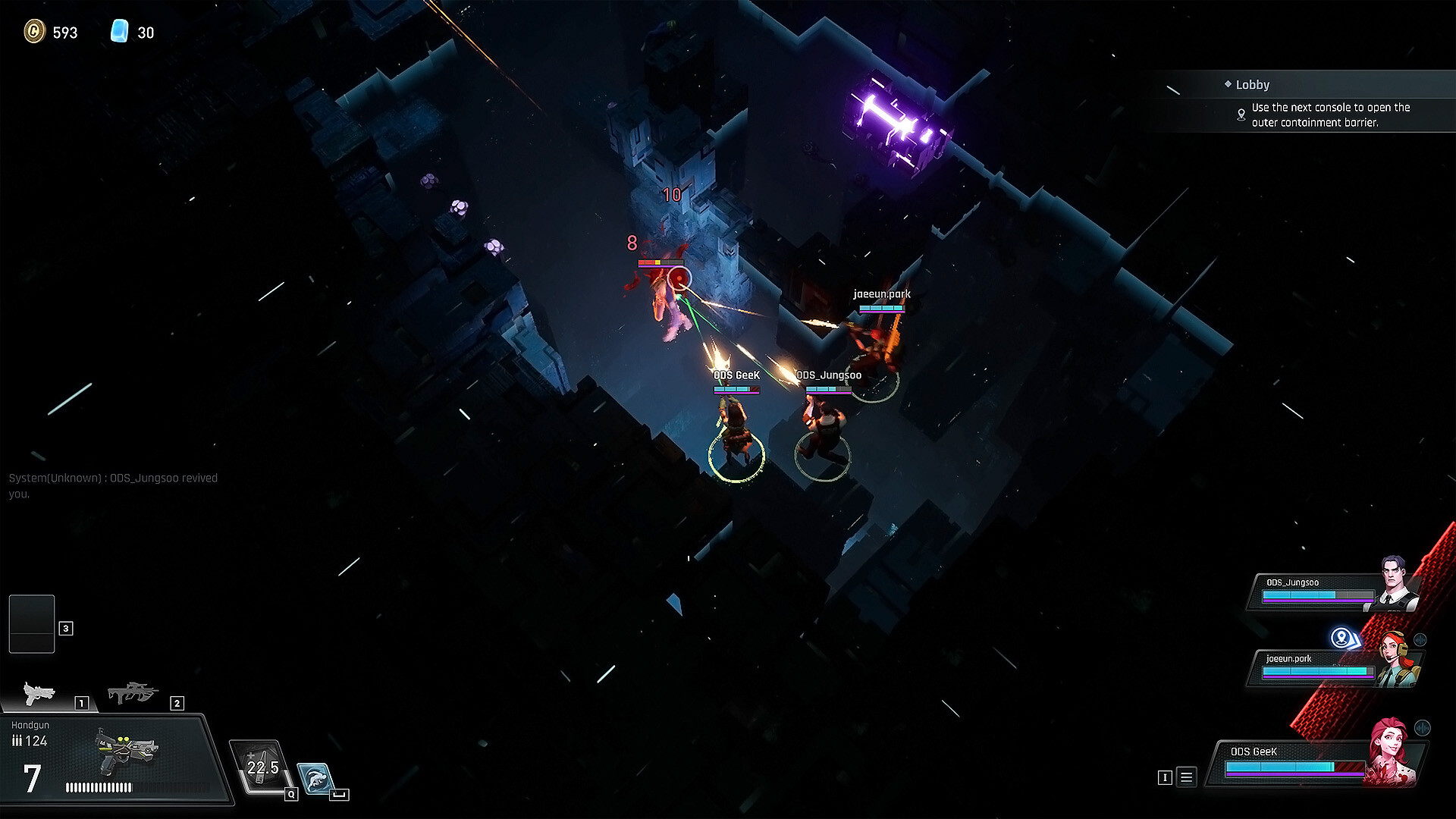Expand the hamburger menu beside ODS GeeK panel
The image size is (1456, 819).
(1186, 777)
